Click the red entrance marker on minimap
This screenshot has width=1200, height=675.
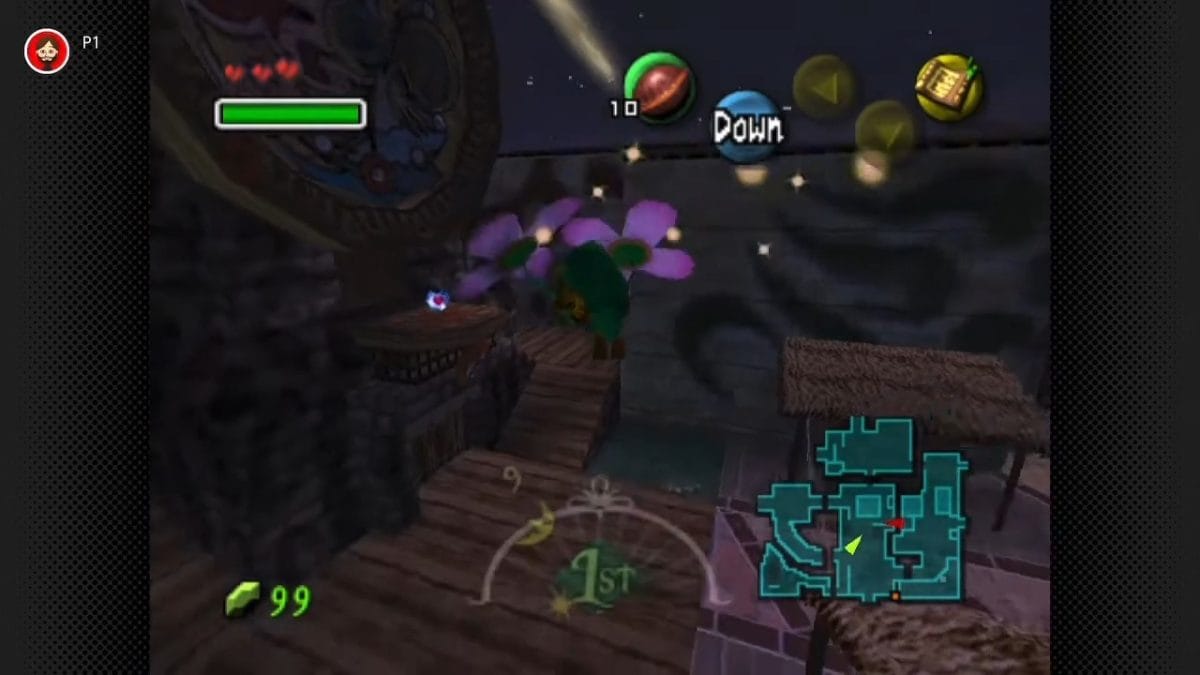point(896,522)
